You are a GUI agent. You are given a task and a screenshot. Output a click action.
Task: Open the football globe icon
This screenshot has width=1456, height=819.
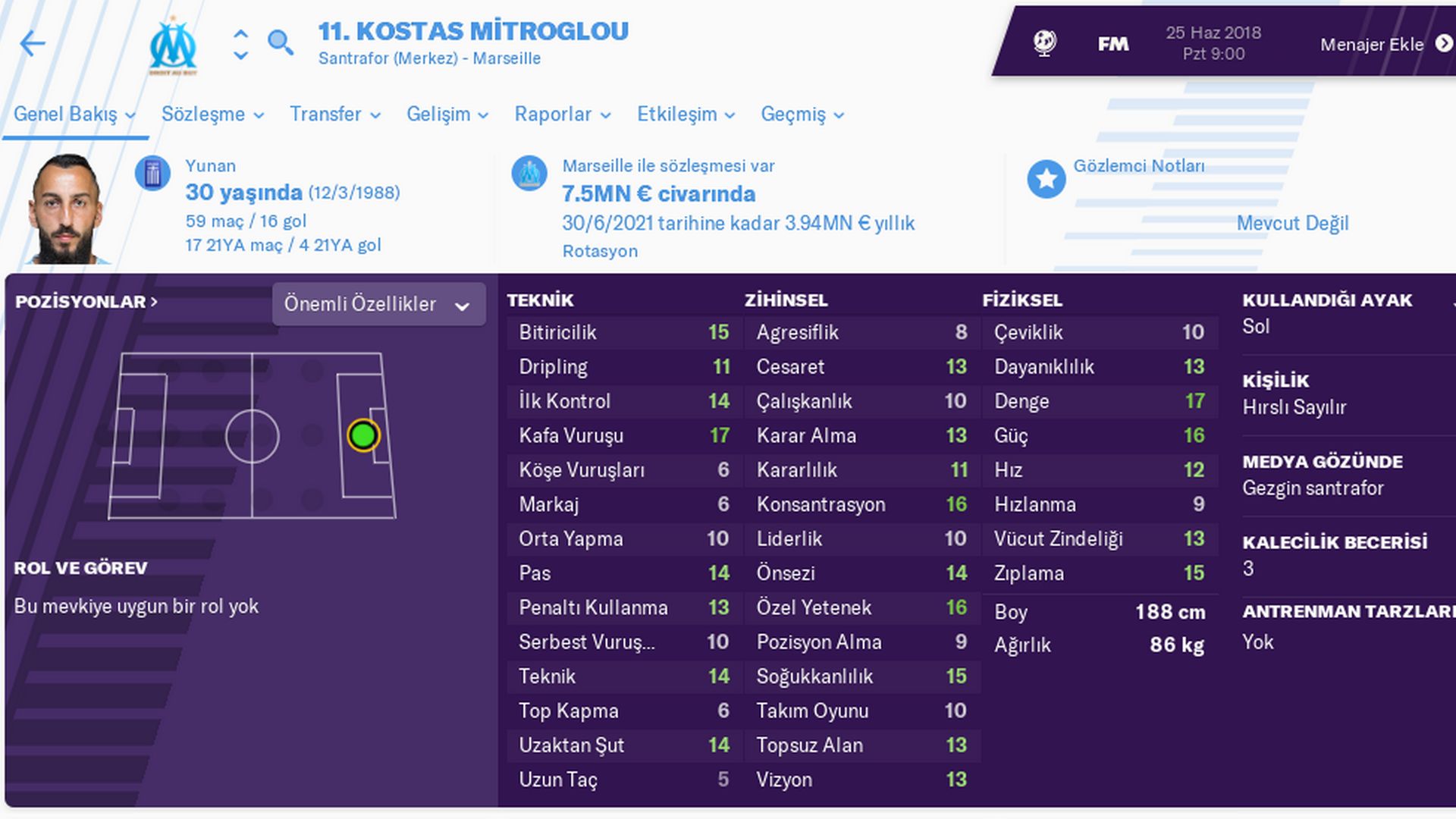click(x=1045, y=43)
